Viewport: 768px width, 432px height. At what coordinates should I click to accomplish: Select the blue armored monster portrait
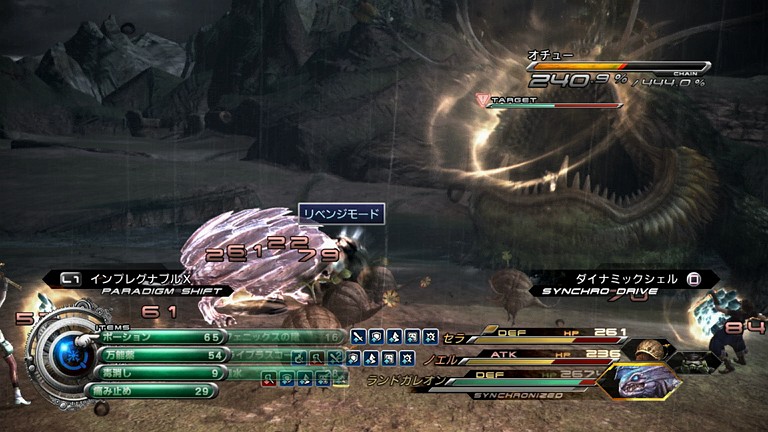[x=642, y=383]
